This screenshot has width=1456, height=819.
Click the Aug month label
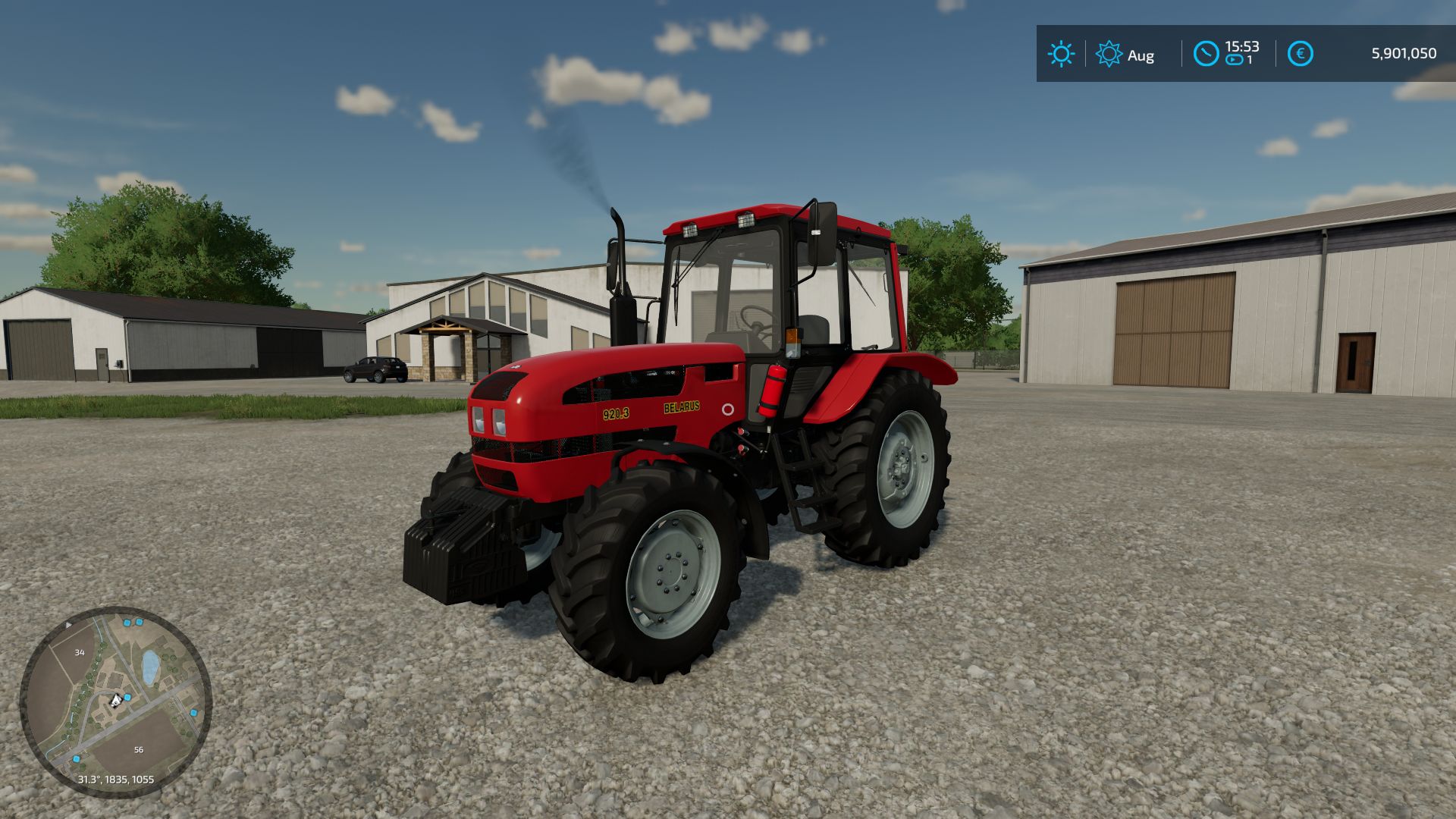(x=1142, y=55)
